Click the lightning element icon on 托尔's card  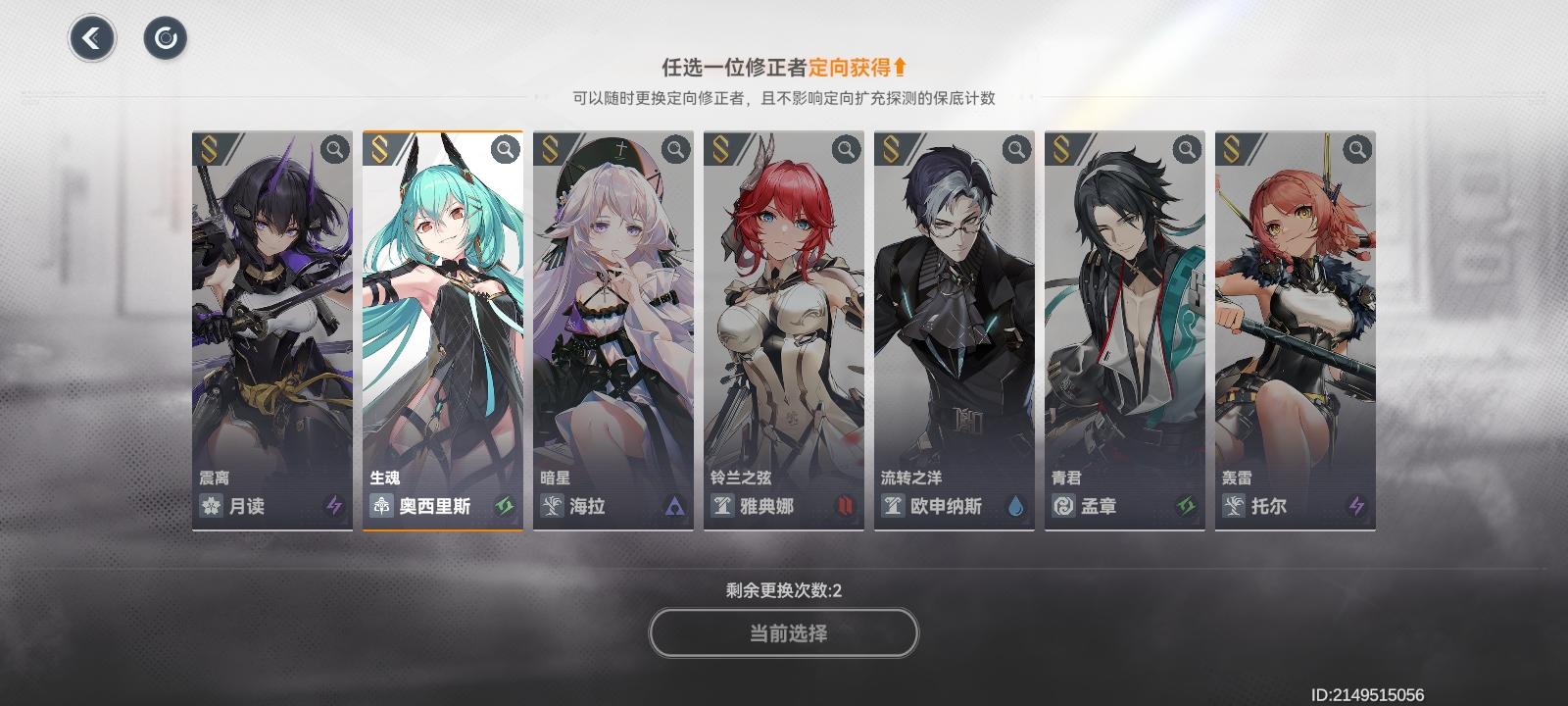point(1356,507)
